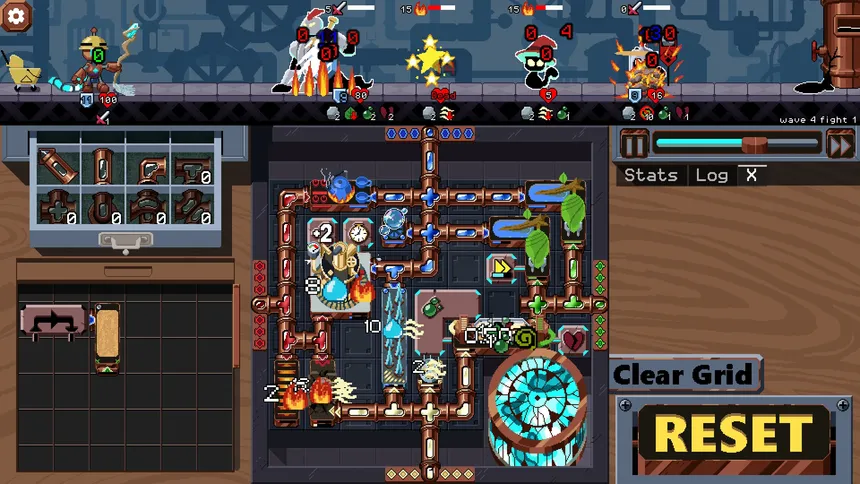860x484 pixels.
Task: Close the stats panel with X
Action: (x=751, y=175)
